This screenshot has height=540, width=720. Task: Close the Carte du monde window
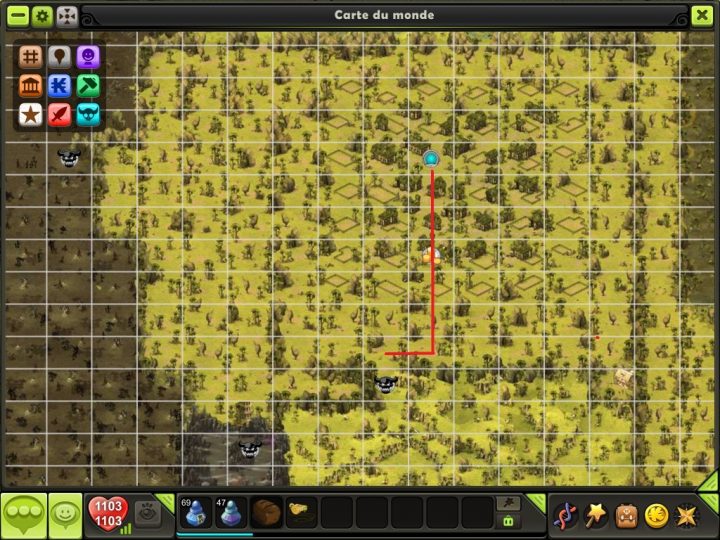pos(702,16)
